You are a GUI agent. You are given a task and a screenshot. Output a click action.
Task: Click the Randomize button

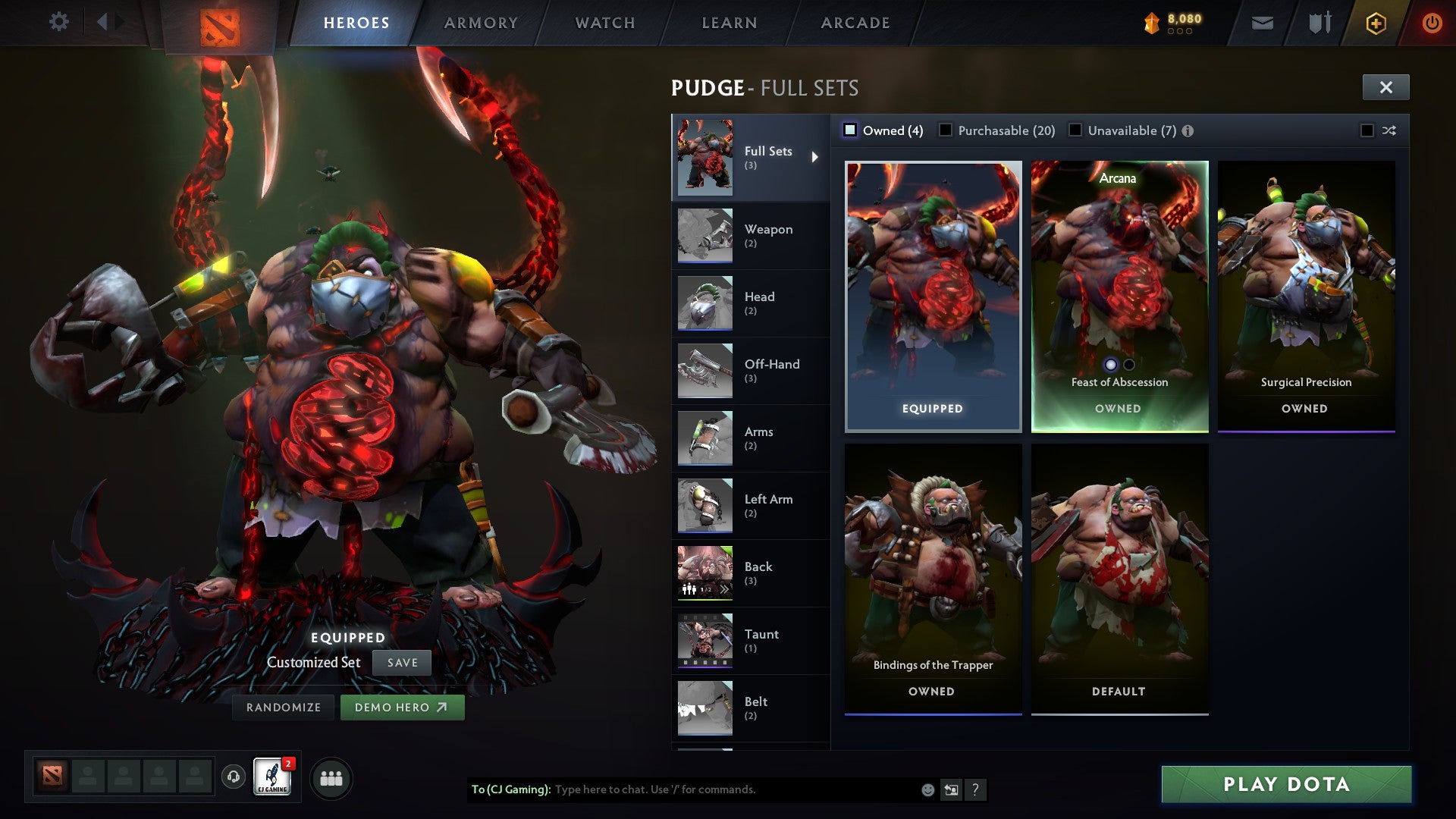(x=283, y=707)
